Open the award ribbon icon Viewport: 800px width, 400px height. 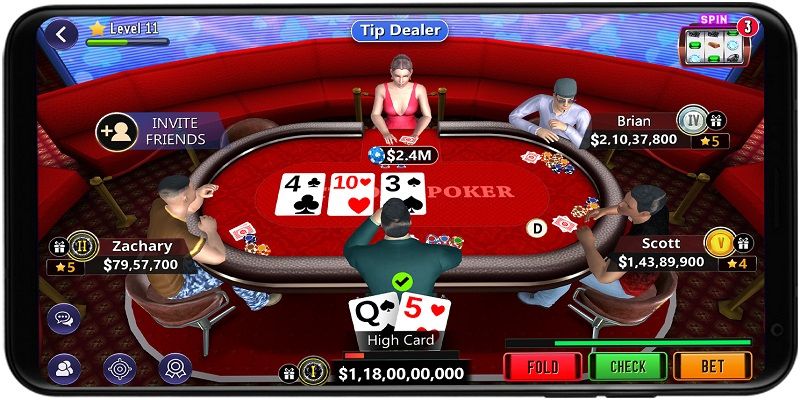(175, 369)
